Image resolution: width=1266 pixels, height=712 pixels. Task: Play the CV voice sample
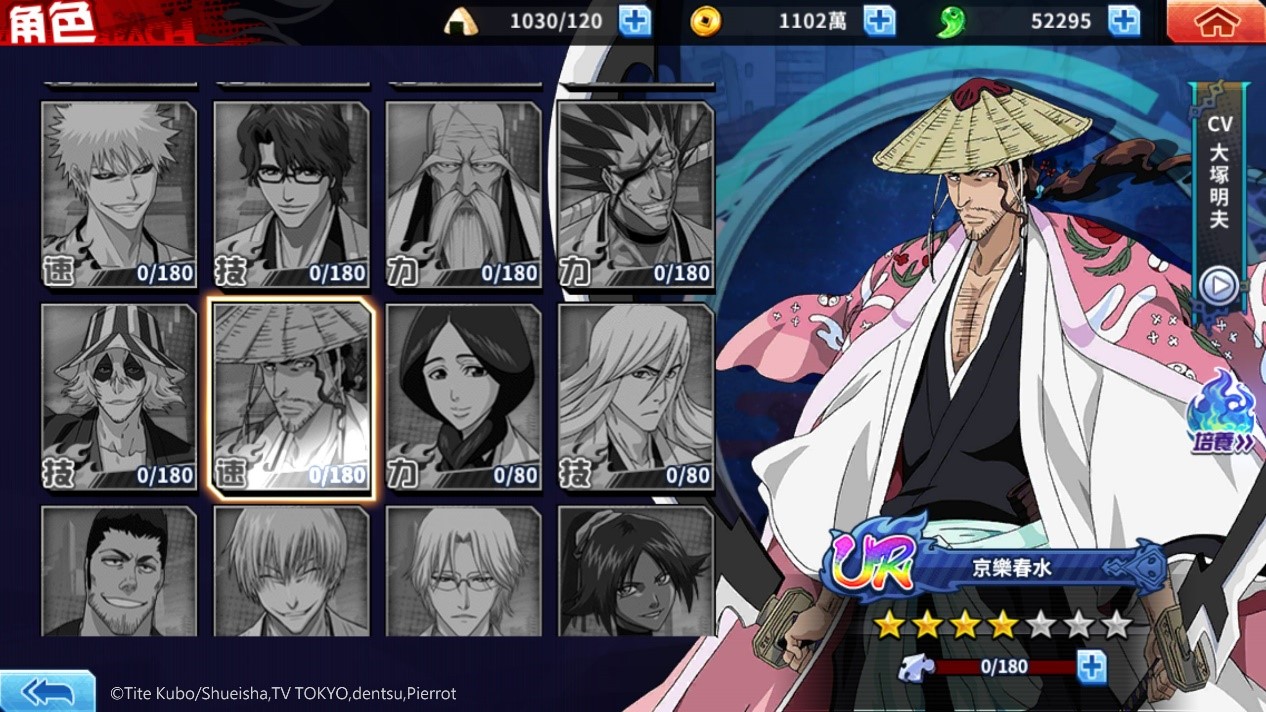(x=1218, y=286)
